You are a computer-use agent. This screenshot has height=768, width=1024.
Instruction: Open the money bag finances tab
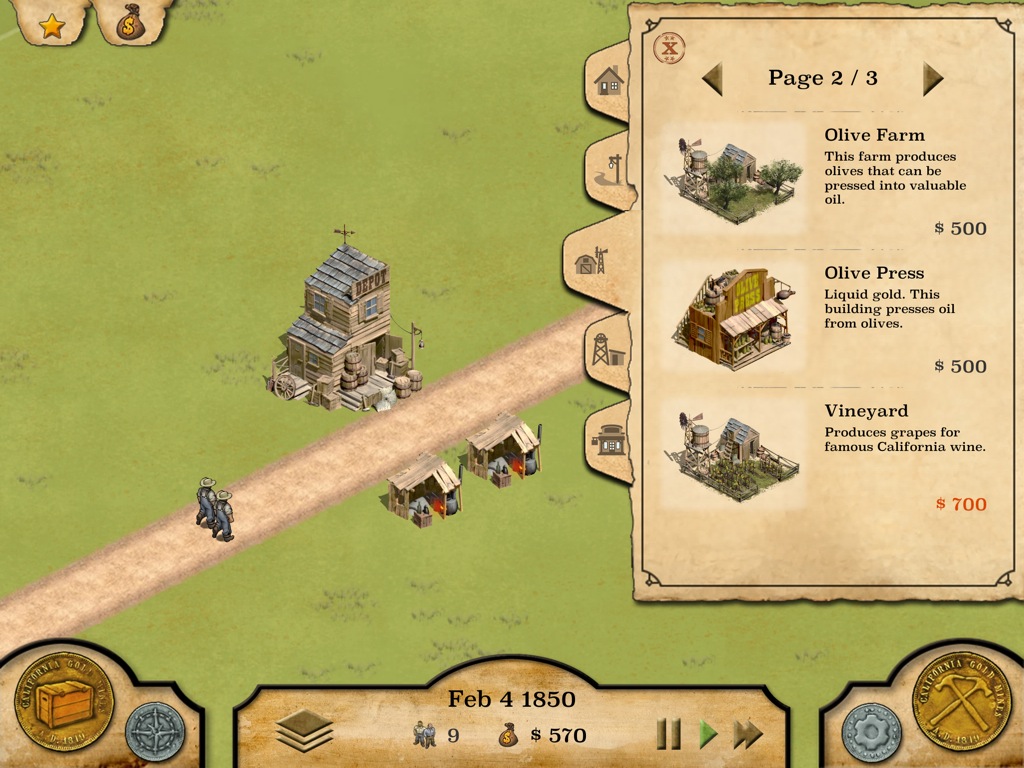pos(130,23)
